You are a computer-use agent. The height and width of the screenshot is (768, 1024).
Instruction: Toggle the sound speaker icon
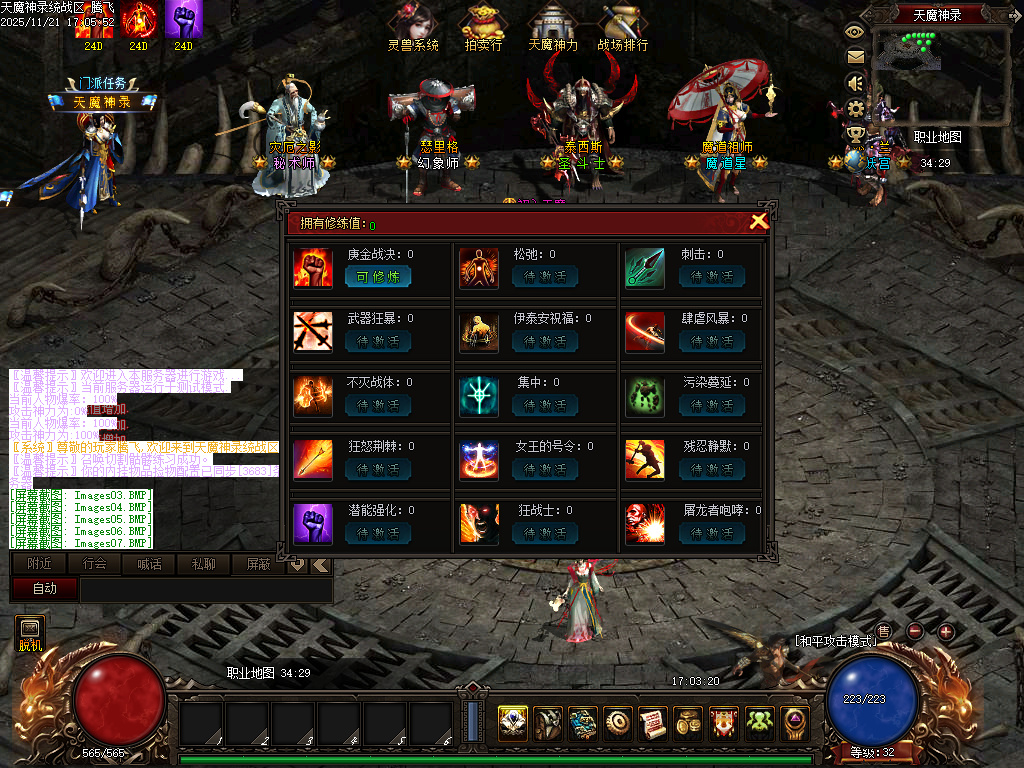pos(855,82)
